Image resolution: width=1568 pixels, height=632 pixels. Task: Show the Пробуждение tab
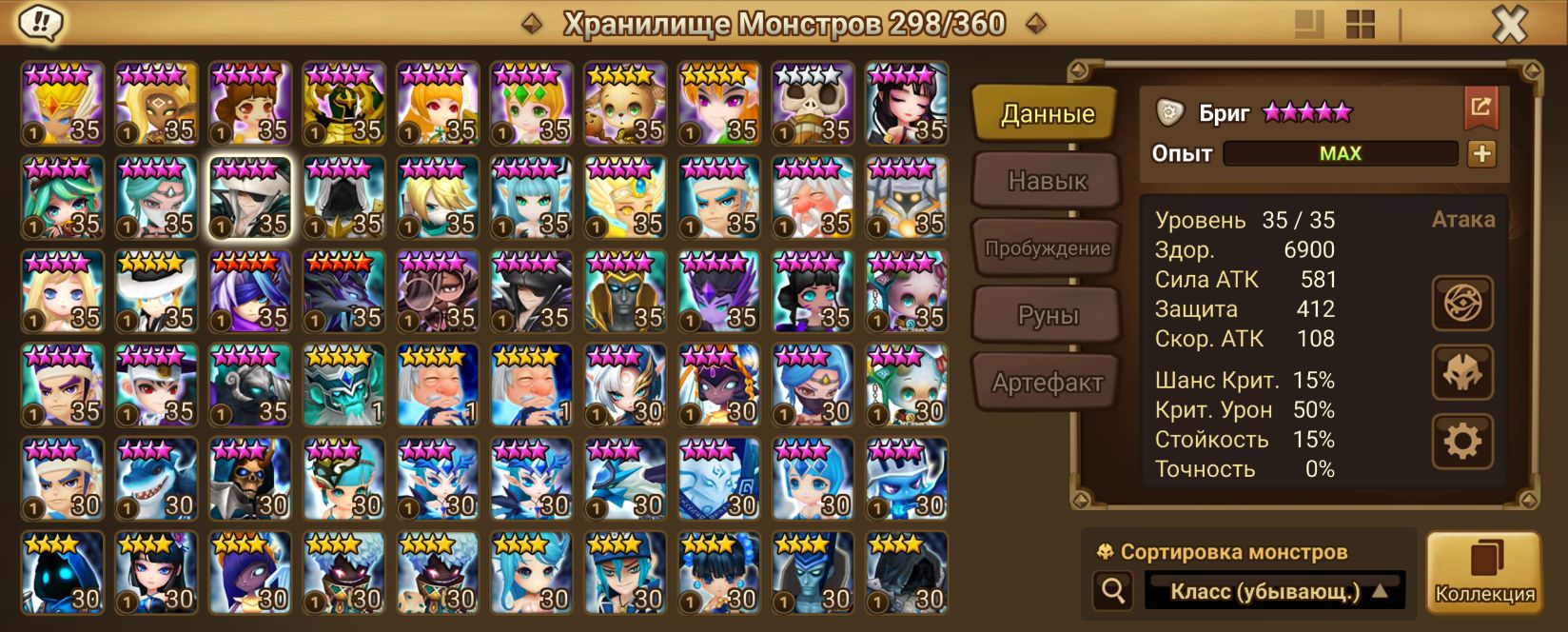click(x=1047, y=248)
